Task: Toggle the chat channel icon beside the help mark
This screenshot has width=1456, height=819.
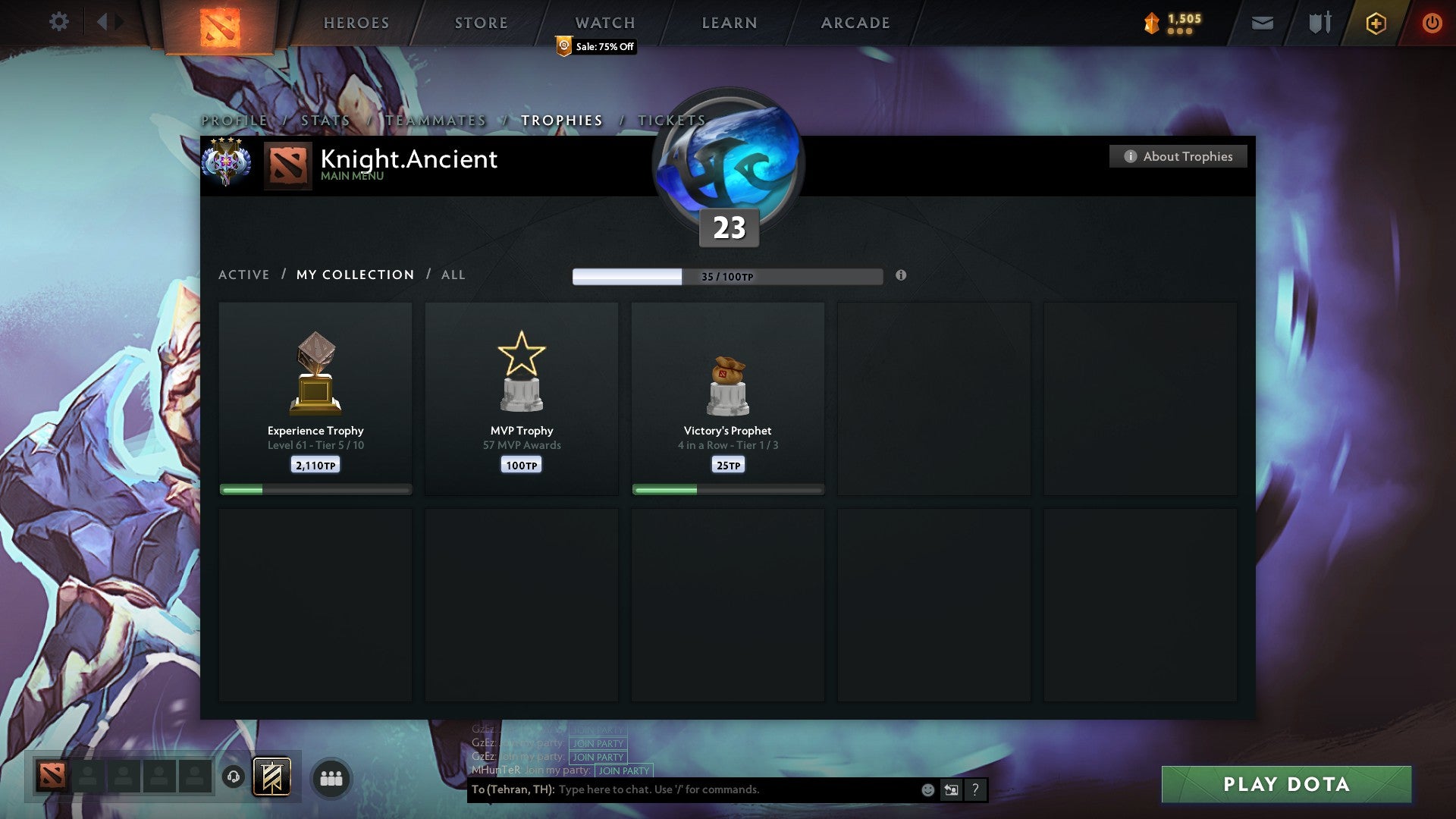Action: (950, 789)
